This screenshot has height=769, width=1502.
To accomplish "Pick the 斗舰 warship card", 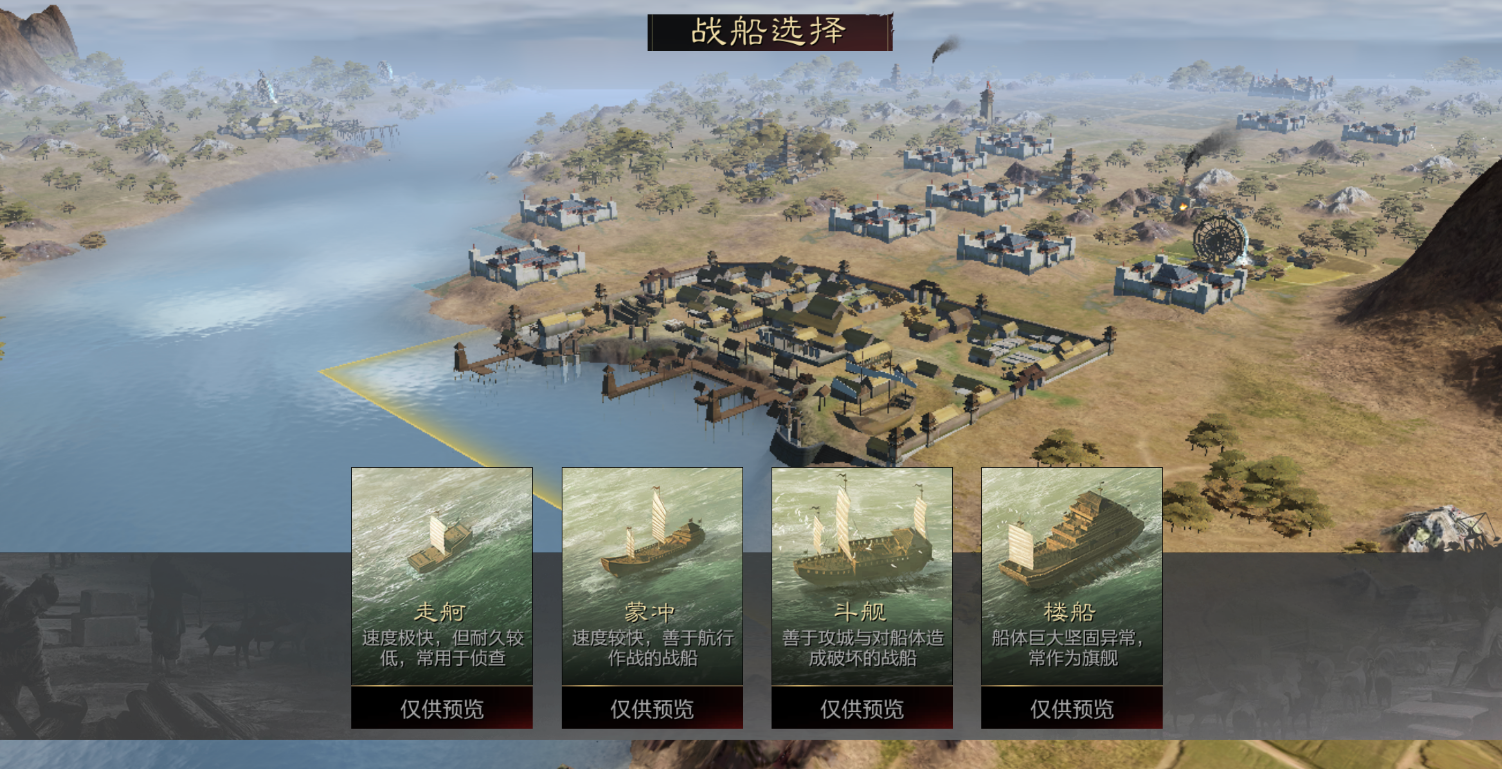I will [x=862, y=575].
